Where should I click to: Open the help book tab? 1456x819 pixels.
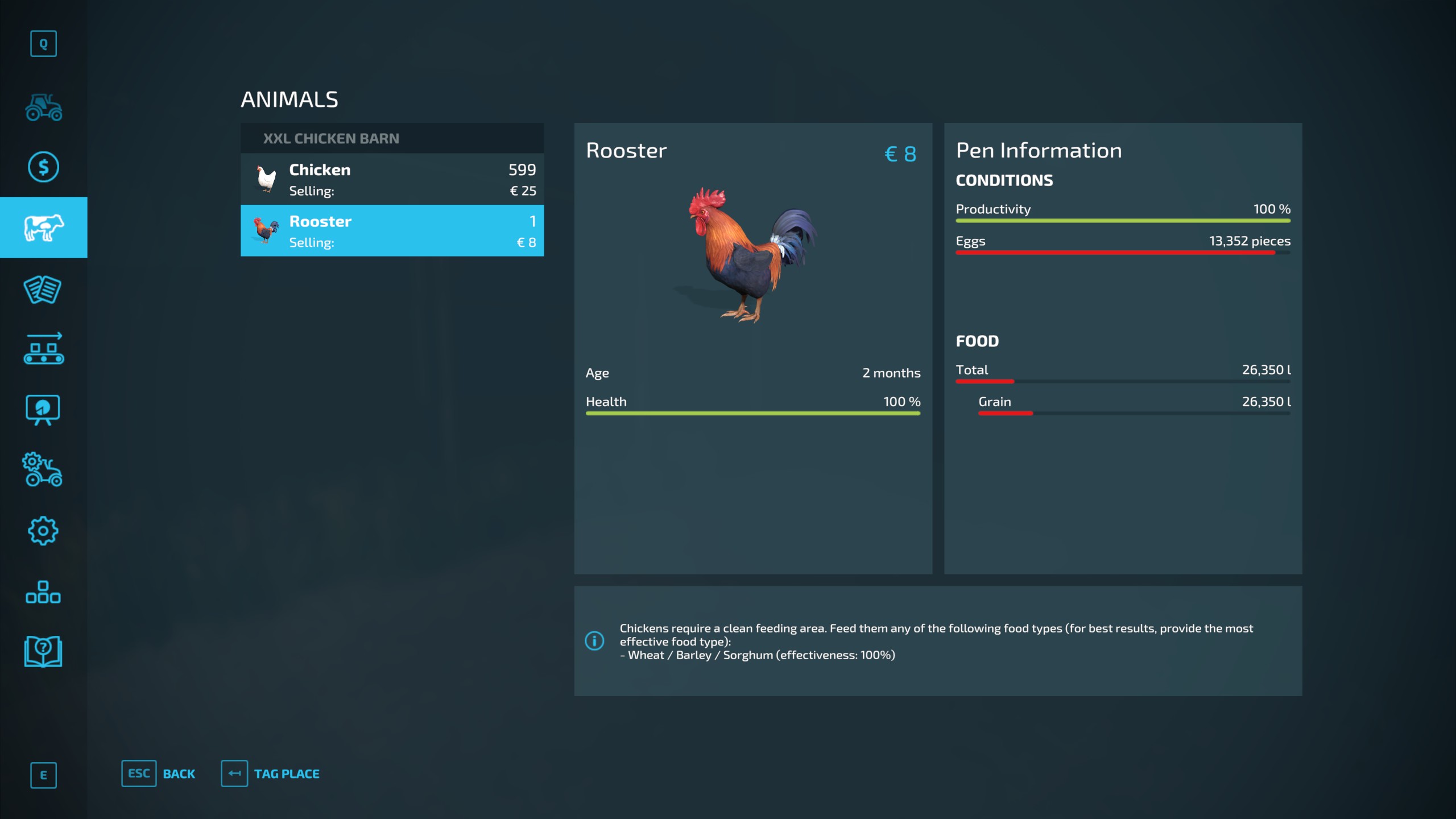43,651
